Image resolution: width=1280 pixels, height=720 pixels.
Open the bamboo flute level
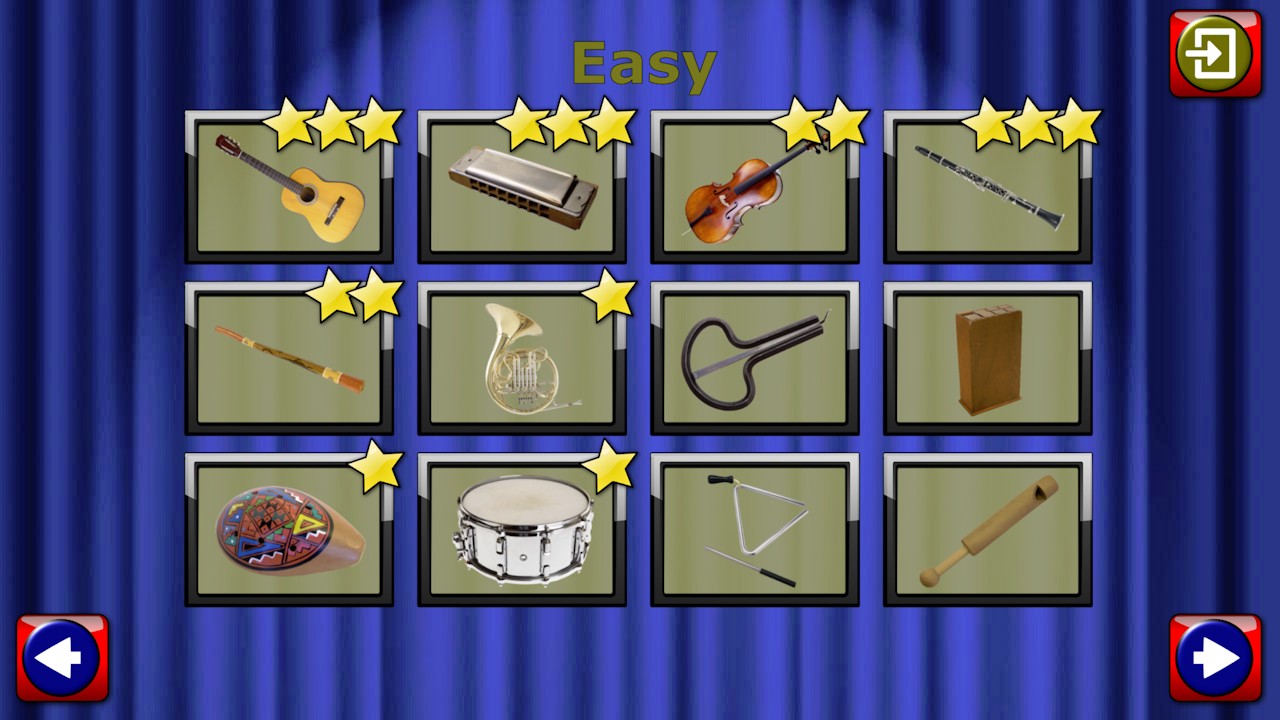(289, 358)
